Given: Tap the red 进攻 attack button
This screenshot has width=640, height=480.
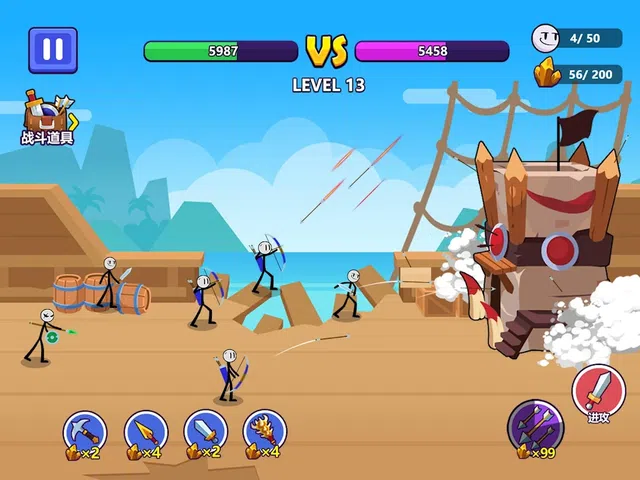Looking at the screenshot, I should pyautogui.click(x=598, y=391).
